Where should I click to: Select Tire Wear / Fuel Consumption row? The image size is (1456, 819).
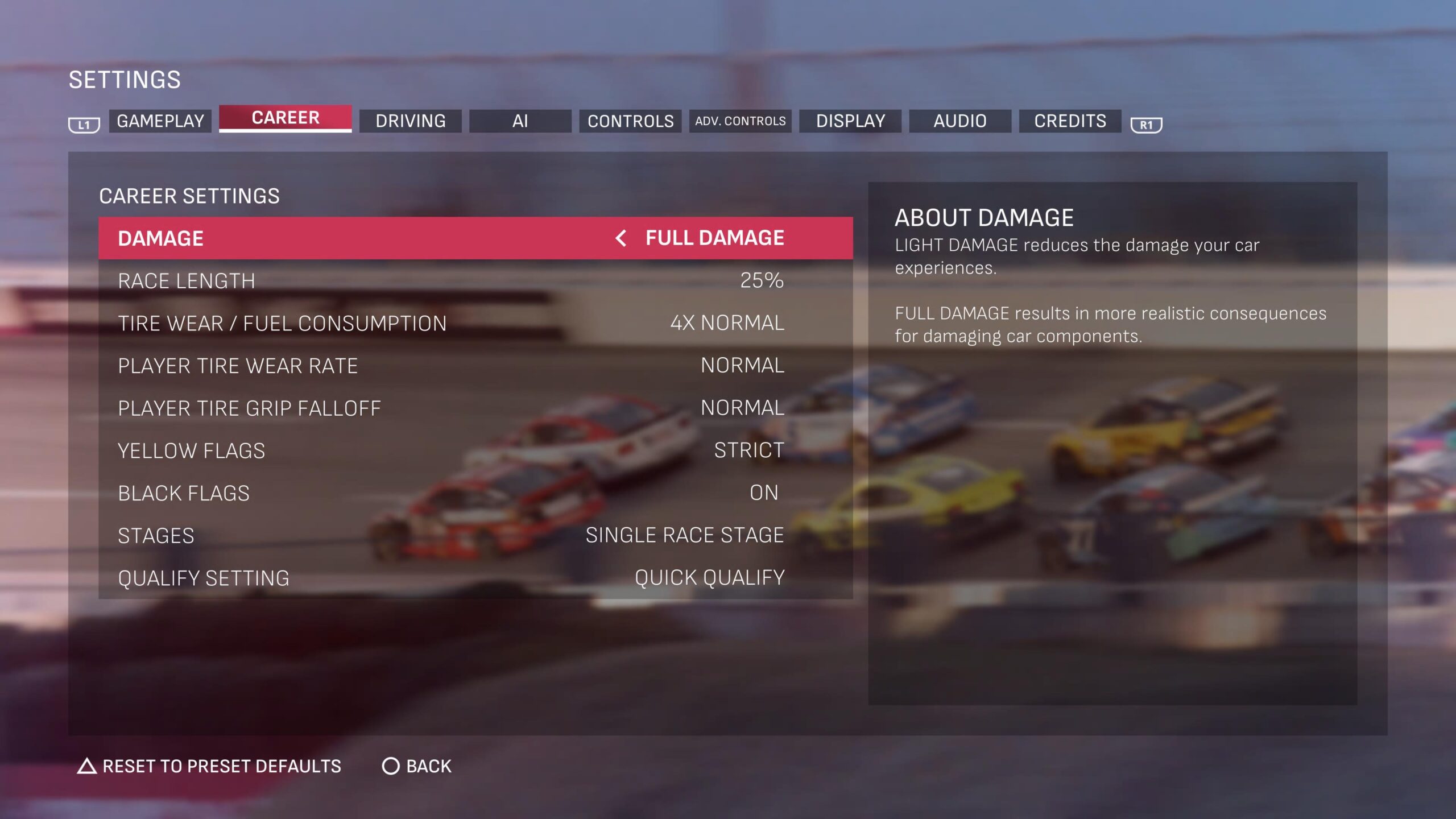(475, 323)
